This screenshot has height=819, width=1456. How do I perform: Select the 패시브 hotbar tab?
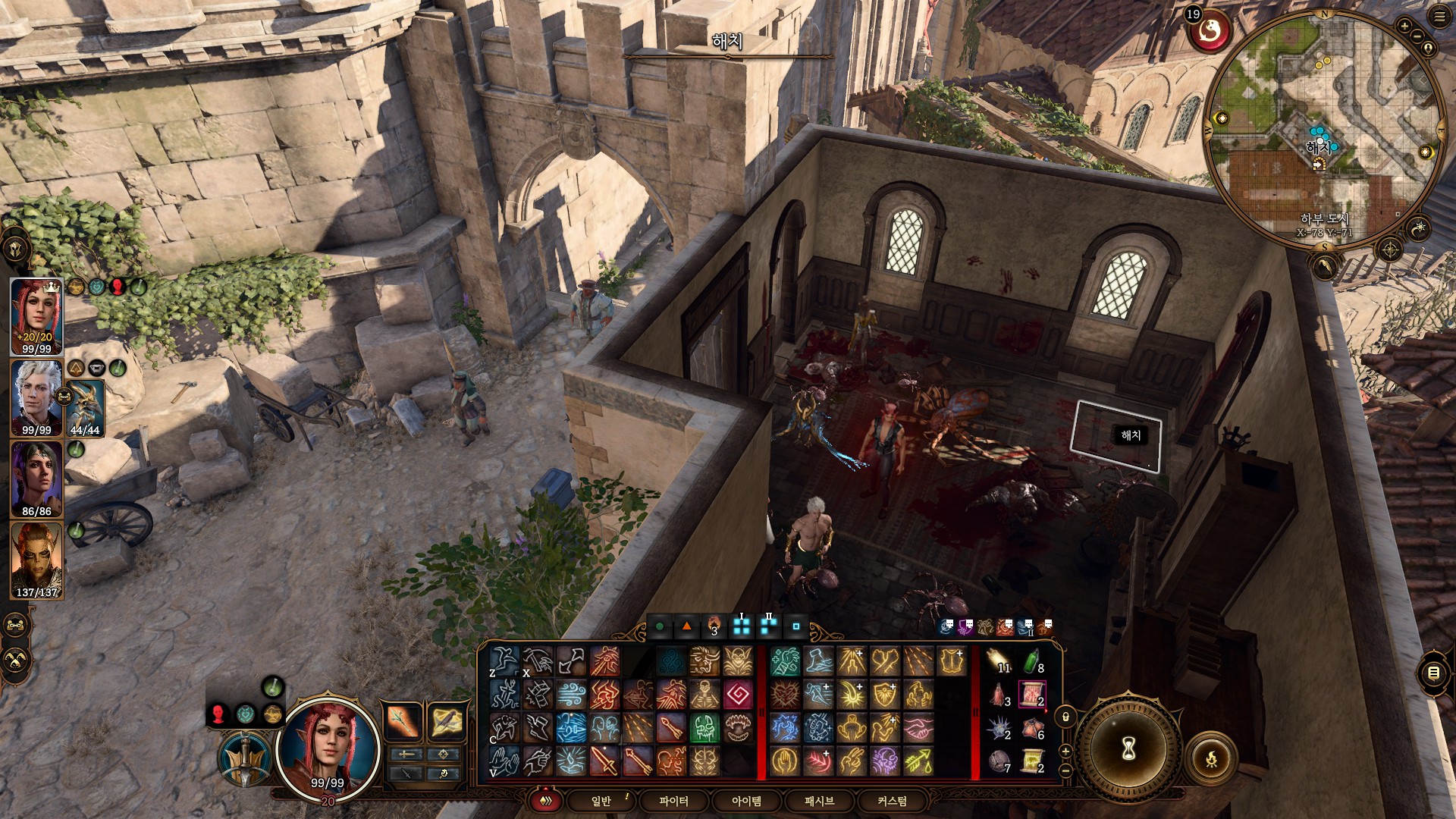pyautogui.click(x=819, y=801)
